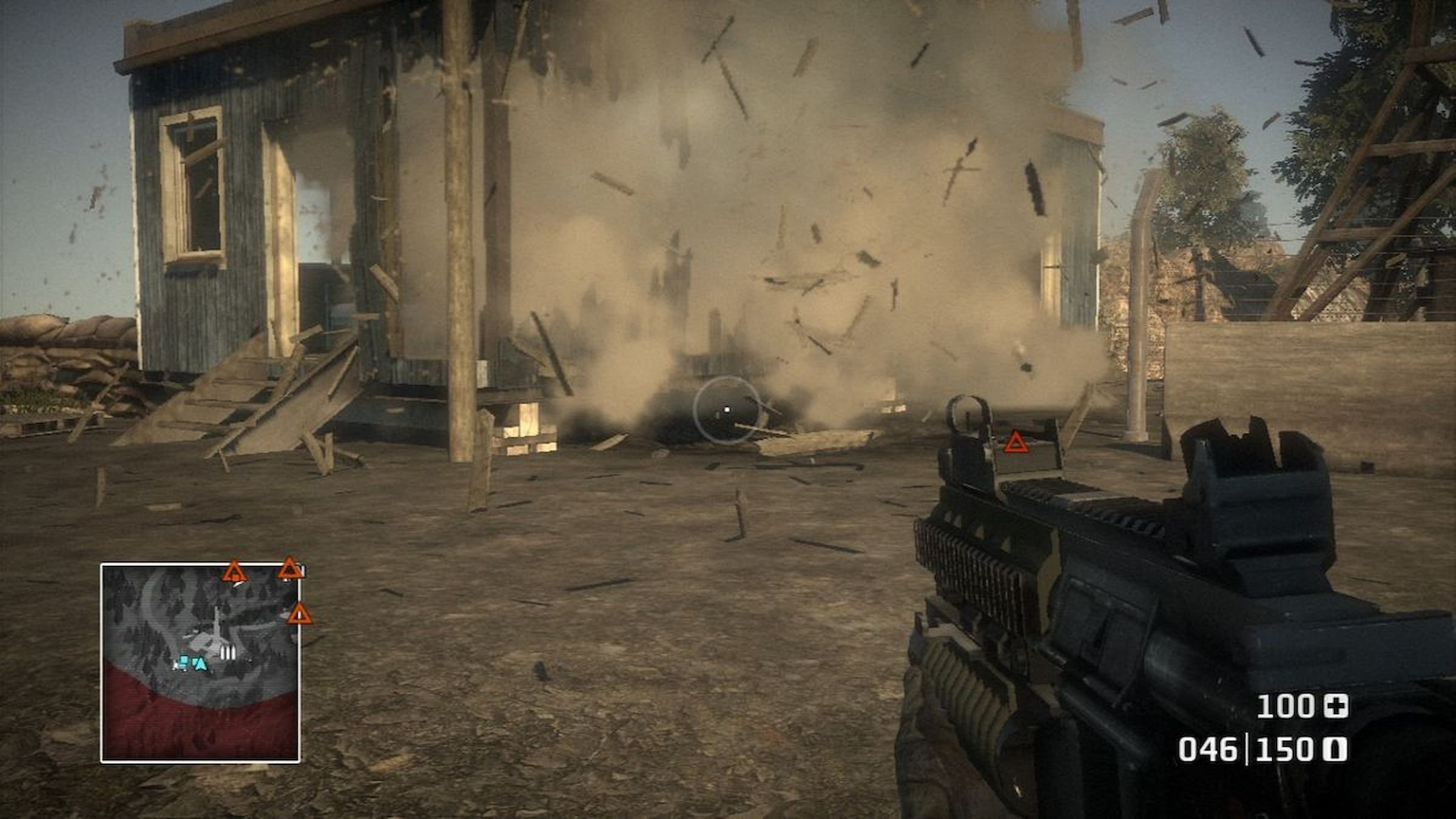Click the health cross icon
1456x819 pixels.
click(x=1335, y=707)
